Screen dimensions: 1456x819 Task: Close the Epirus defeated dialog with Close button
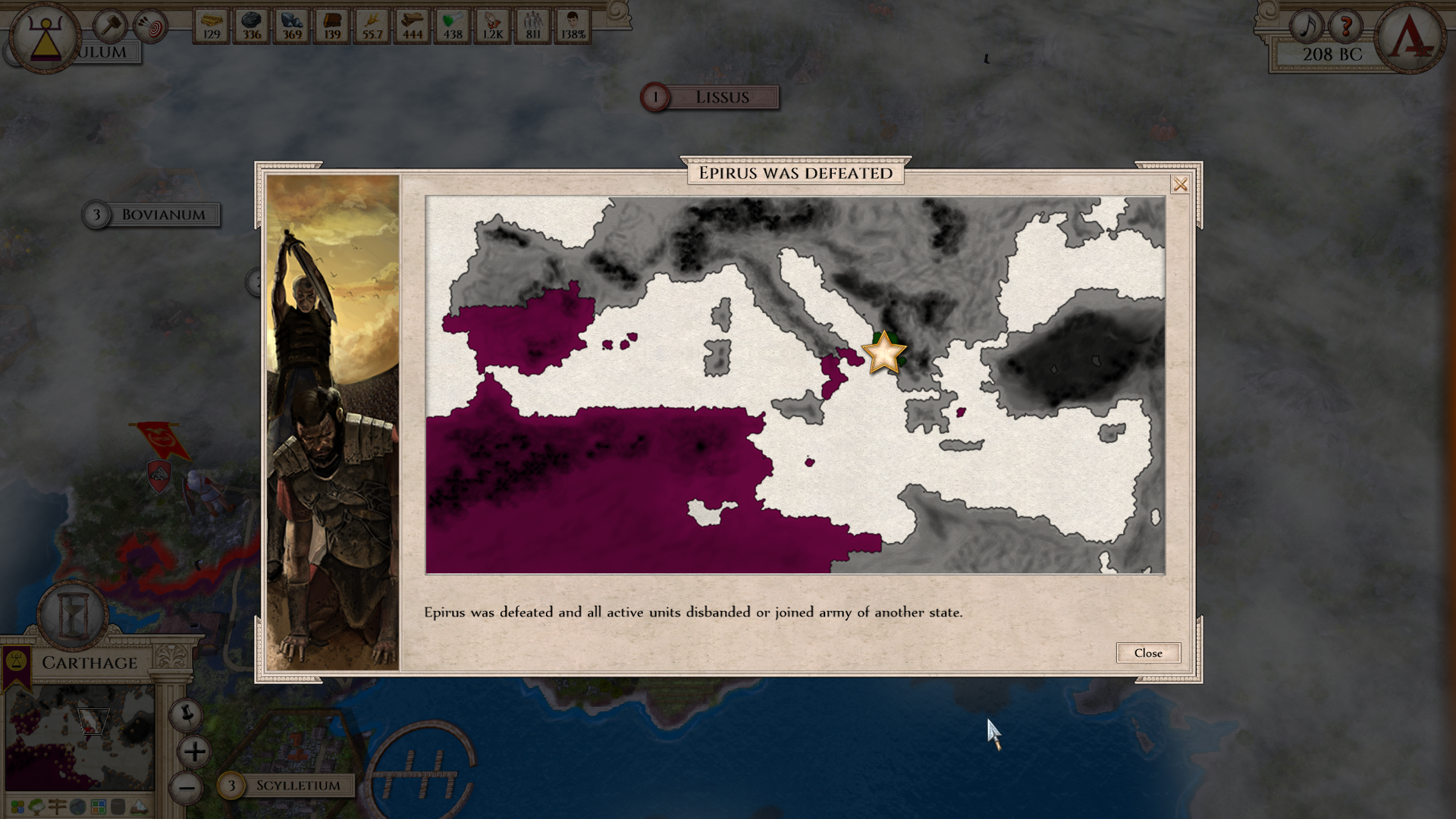1147,653
